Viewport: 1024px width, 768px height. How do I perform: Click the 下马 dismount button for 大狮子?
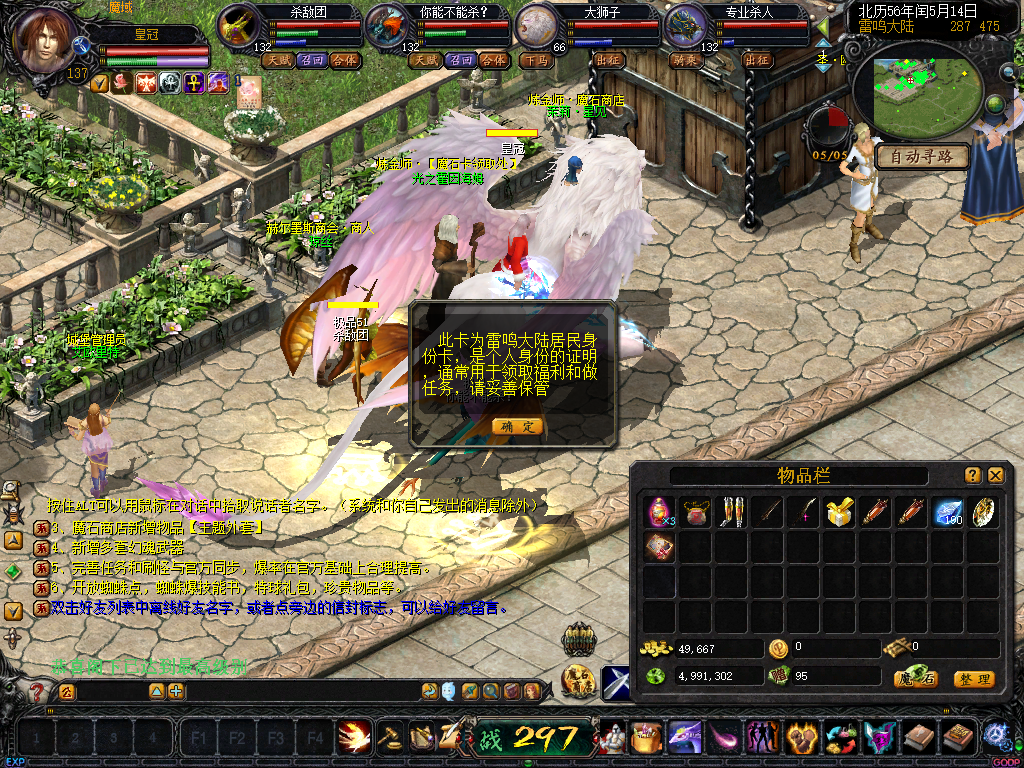[x=537, y=60]
